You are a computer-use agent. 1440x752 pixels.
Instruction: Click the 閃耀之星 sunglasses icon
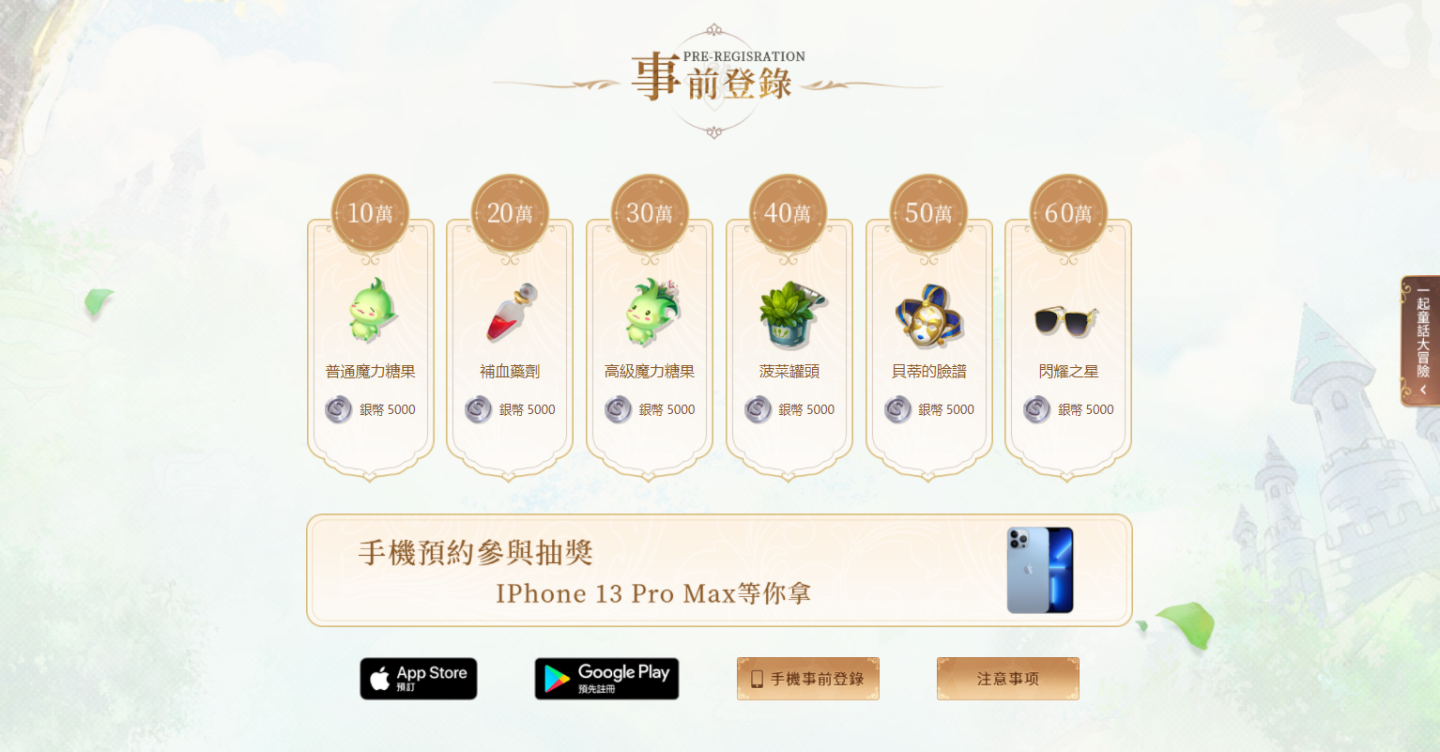pyautogui.click(x=1068, y=315)
